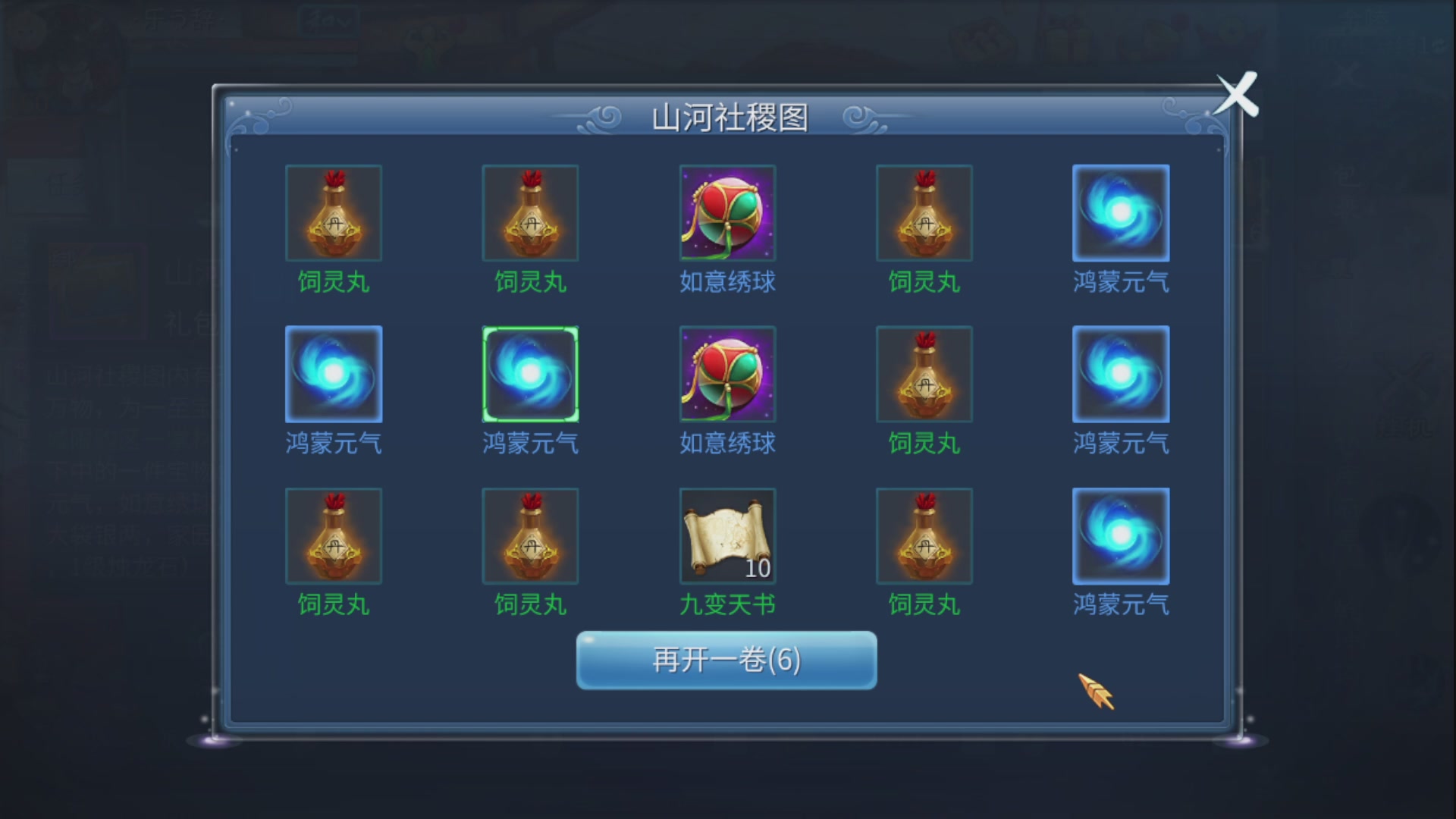This screenshot has height=819, width=1456.
Task: Select the first 饲灵丸 potion in the top row
Action: click(333, 213)
